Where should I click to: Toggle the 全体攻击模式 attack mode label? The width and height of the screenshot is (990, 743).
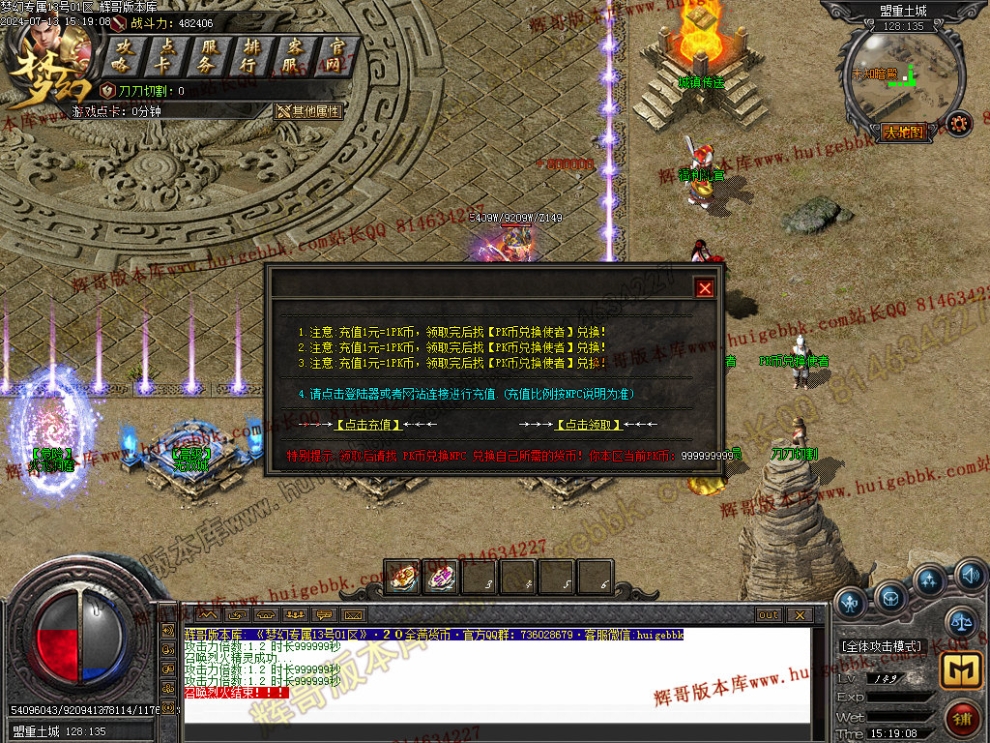tap(881, 646)
